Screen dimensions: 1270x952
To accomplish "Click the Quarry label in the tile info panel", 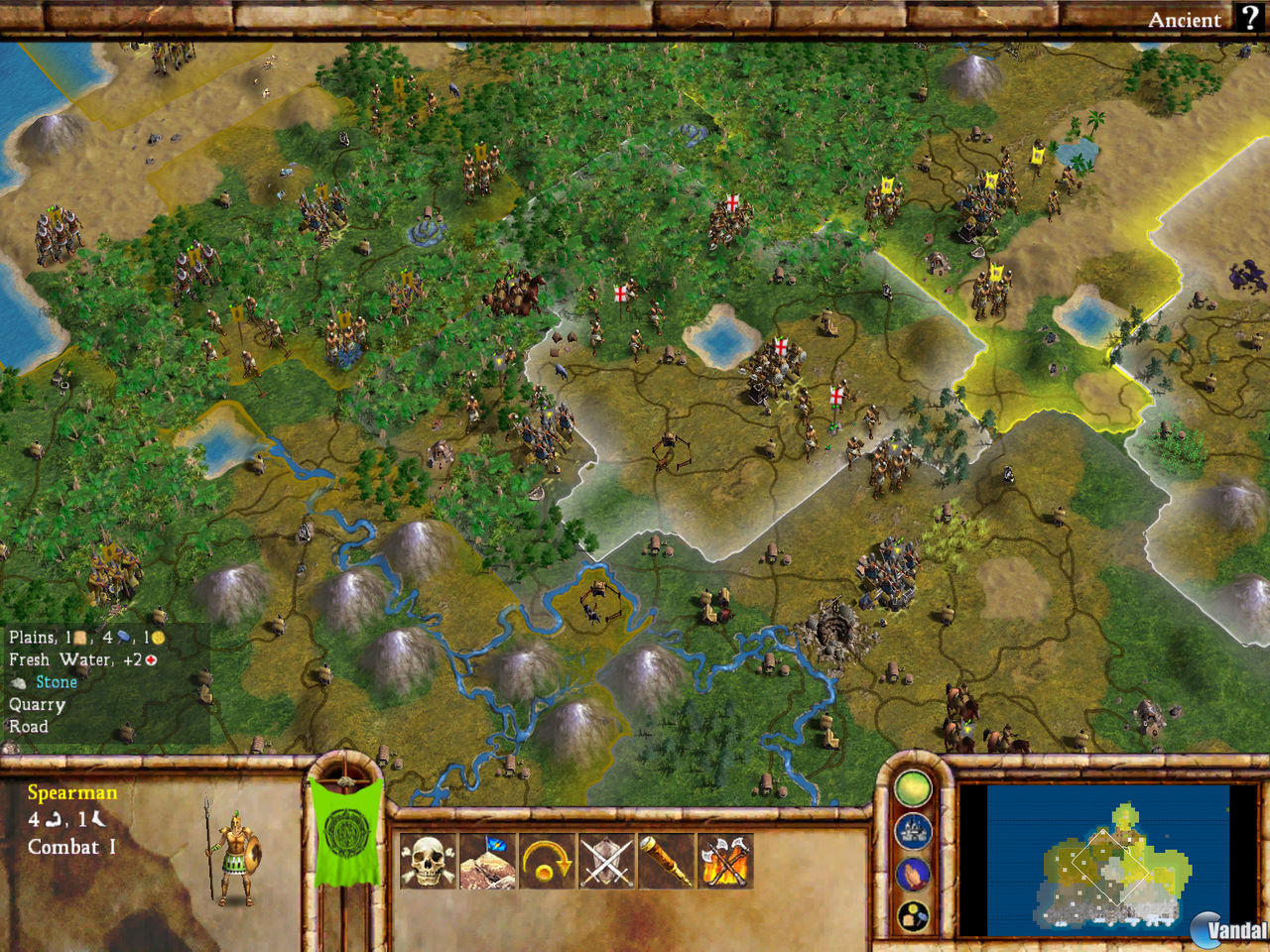I will tap(37, 704).
